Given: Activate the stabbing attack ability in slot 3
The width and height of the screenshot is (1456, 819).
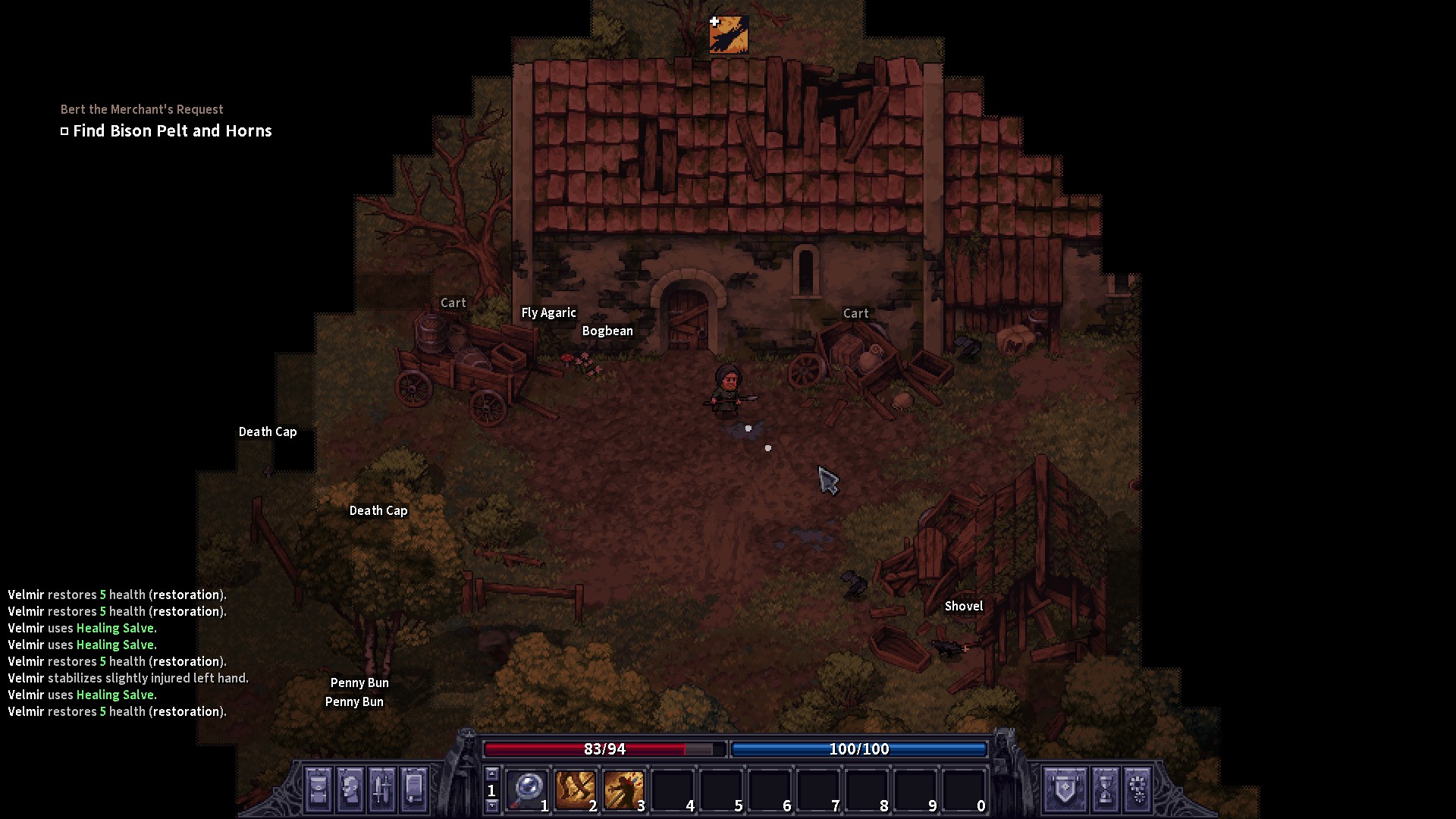Looking at the screenshot, I should [x=623, y=790].
